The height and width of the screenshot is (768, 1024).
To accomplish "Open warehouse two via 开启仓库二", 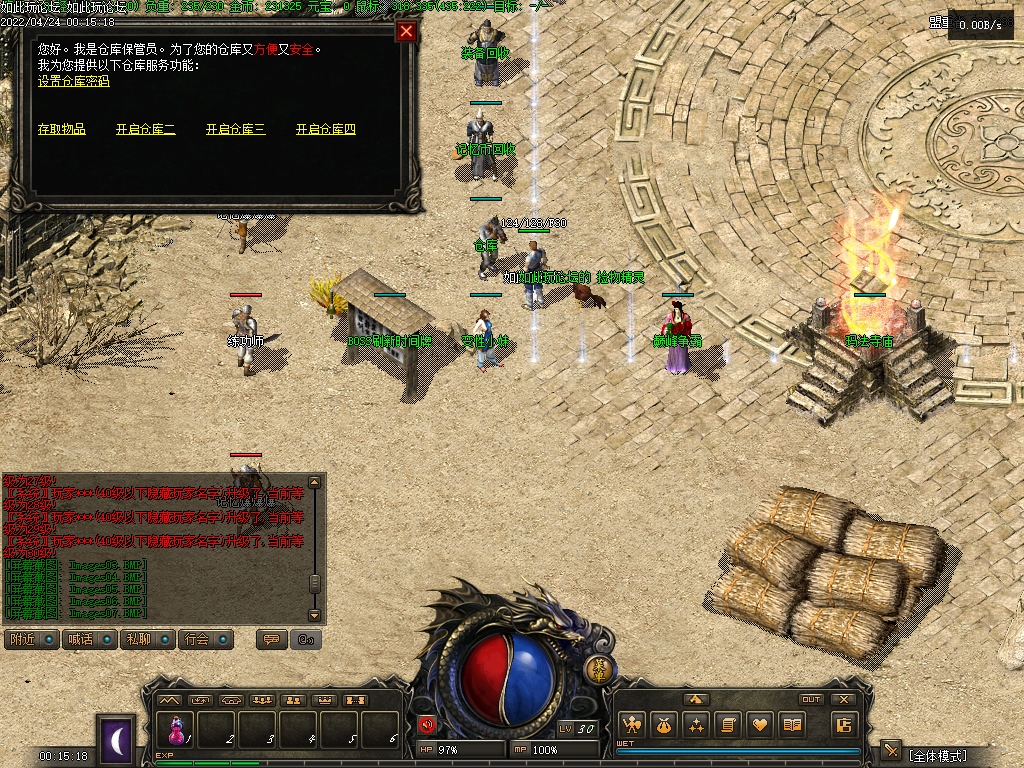I will (145, 129).
